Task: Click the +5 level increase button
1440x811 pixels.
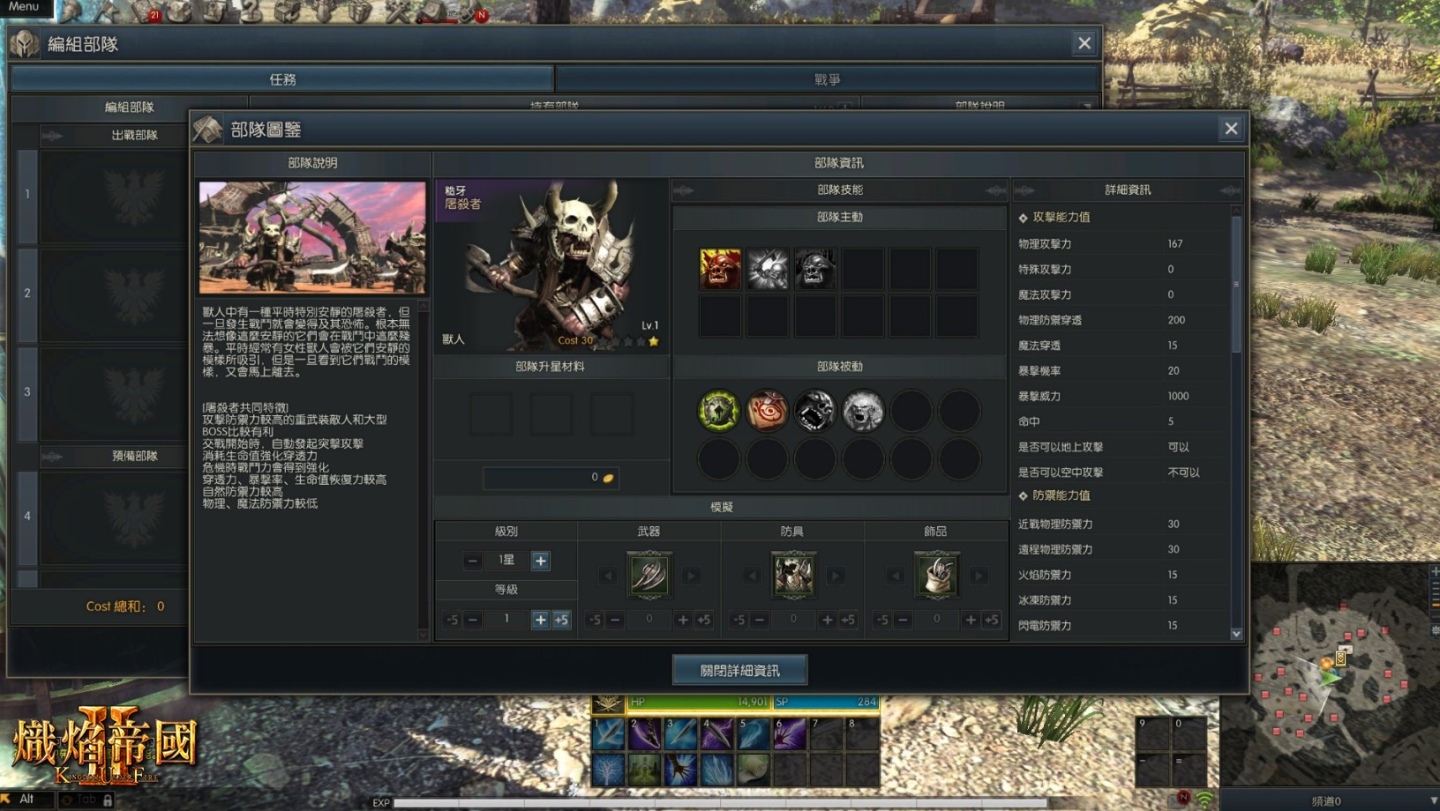Action: [x=560, y=620]
